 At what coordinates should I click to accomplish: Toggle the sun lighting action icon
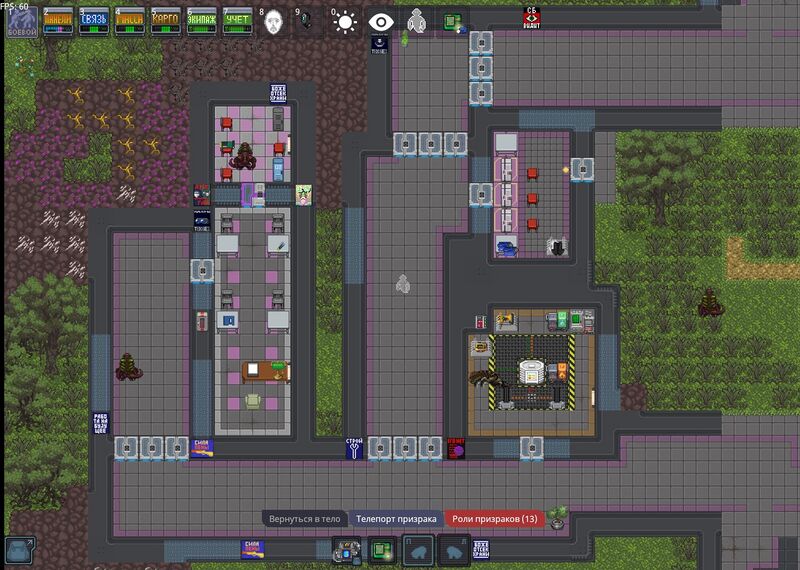[345, 22]
